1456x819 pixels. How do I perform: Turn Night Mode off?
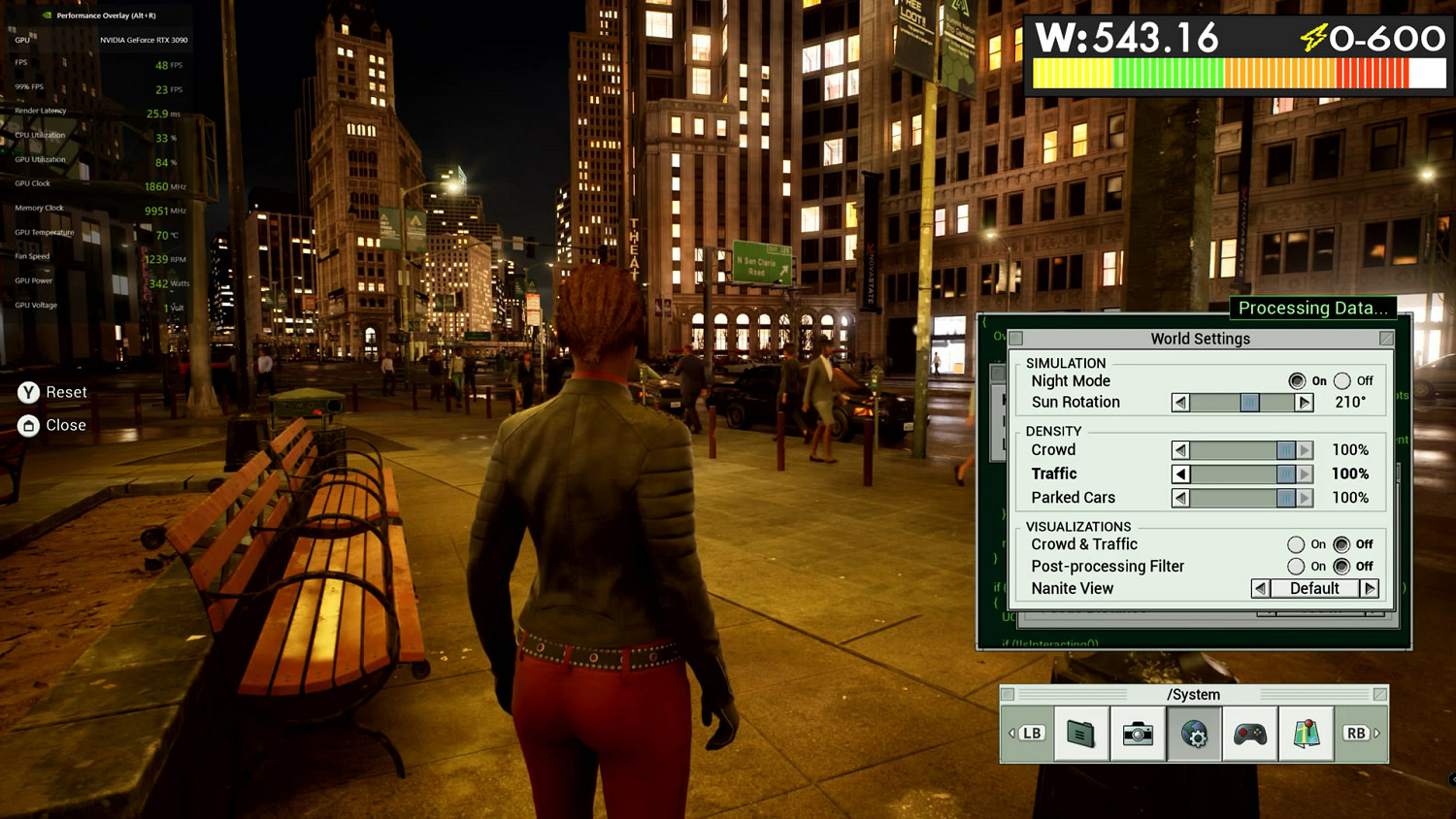(x=1342, y=381)
